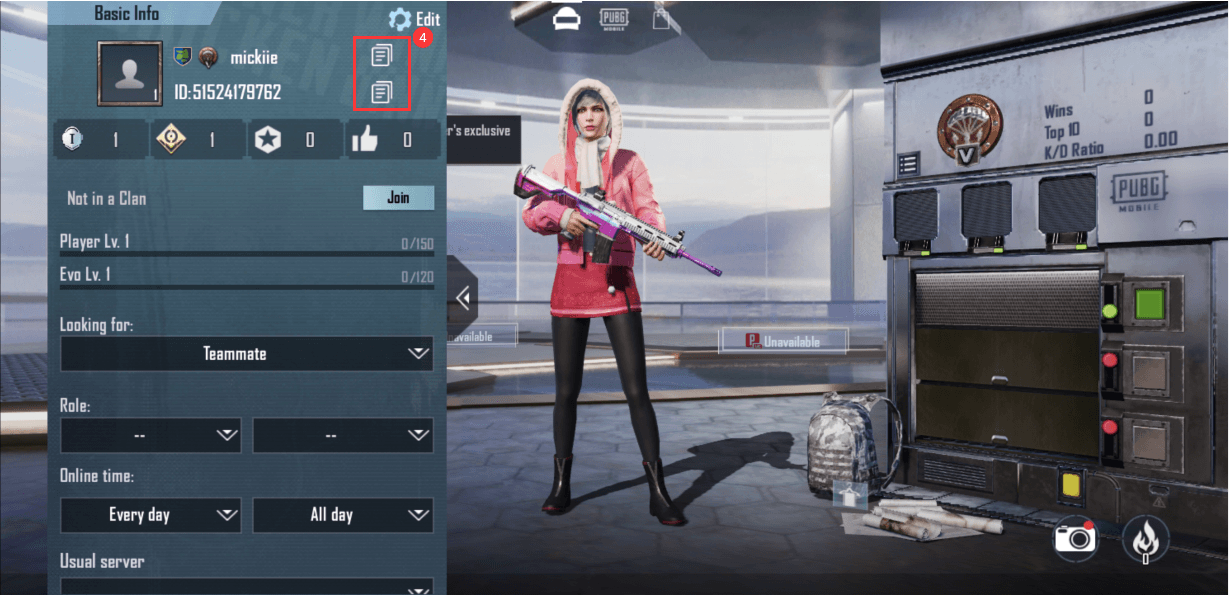This screenshot has height=595, width=1230.
Task: Click the flame icon button
Action: [1144, 539]
